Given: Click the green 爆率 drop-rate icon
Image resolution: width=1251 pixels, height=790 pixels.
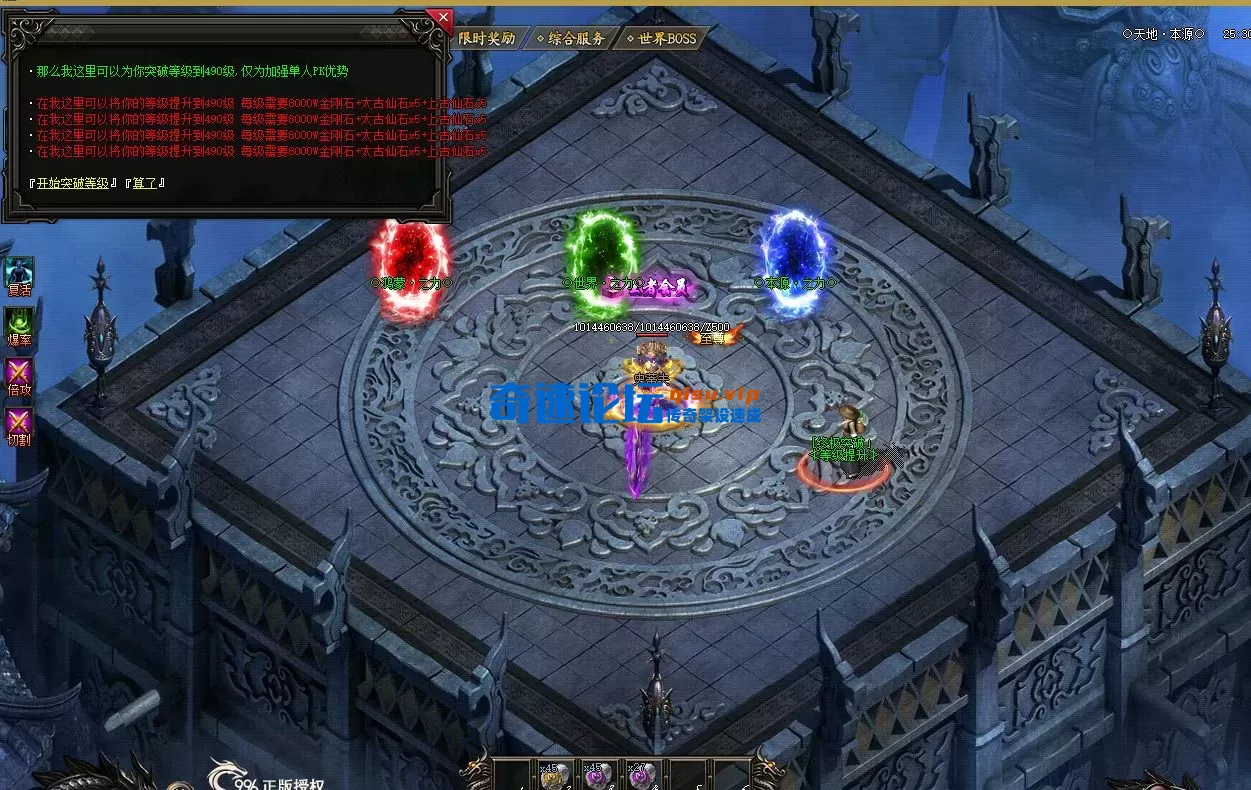Looking at the screenshot, I should (x=19, y=323).
